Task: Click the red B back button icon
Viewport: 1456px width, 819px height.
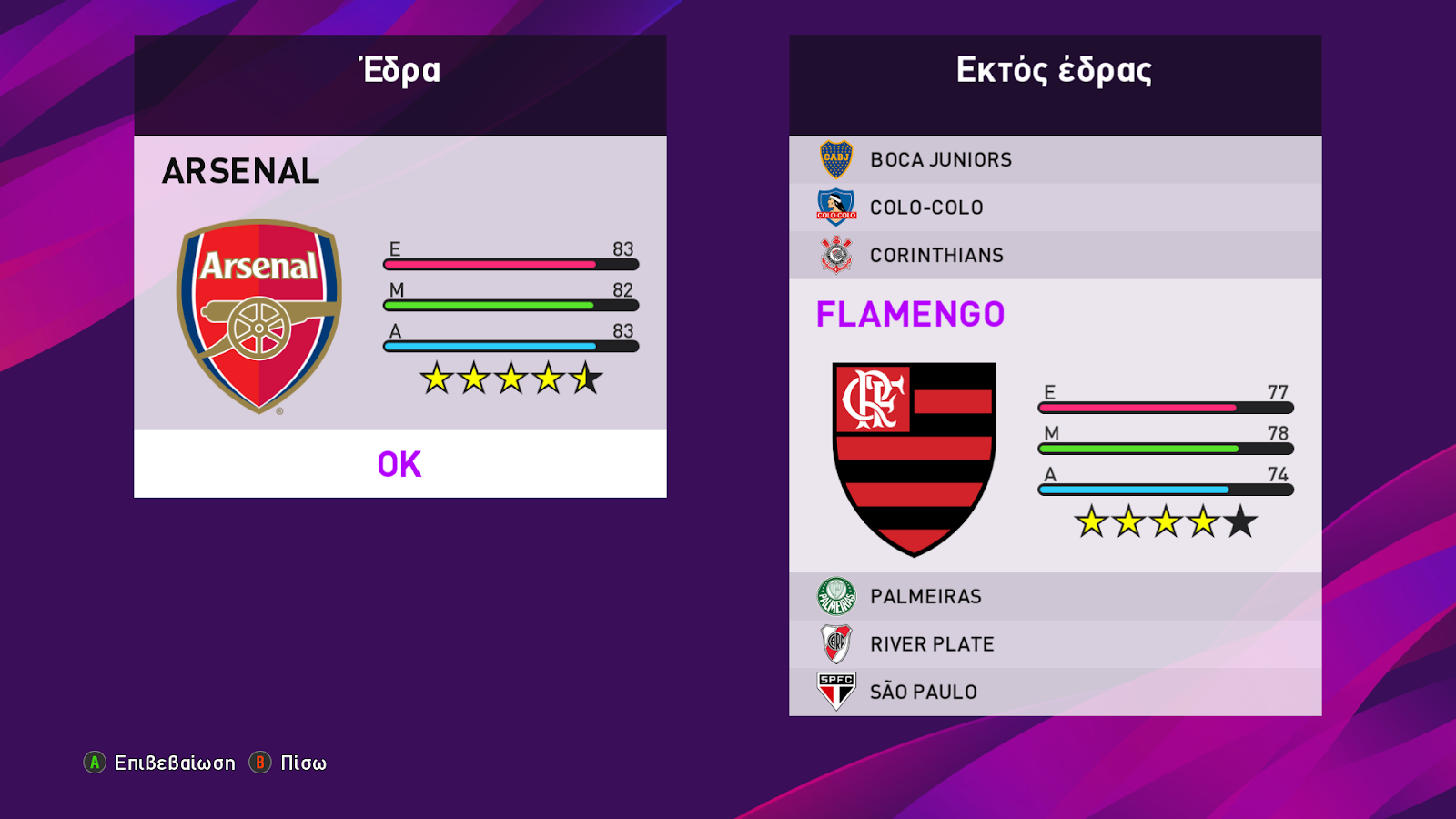Action: point(258,763)
